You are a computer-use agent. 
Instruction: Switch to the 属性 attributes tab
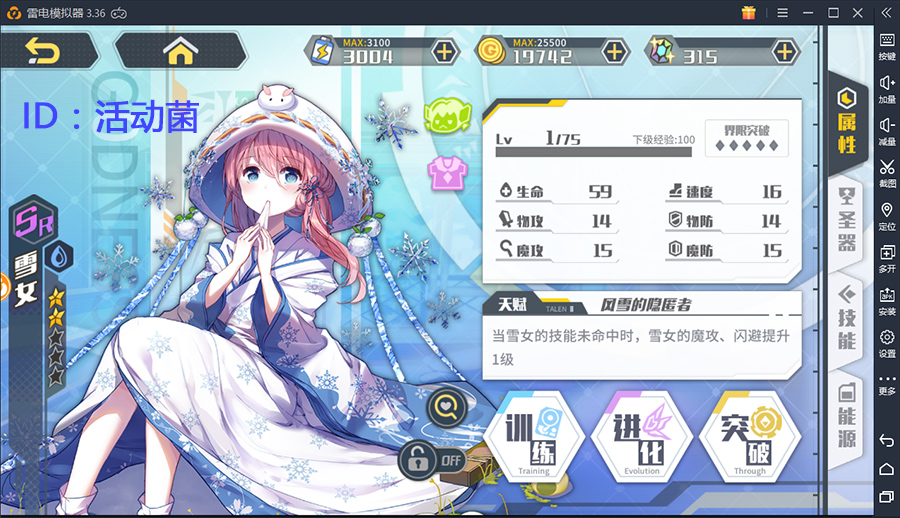coord(847,122)
